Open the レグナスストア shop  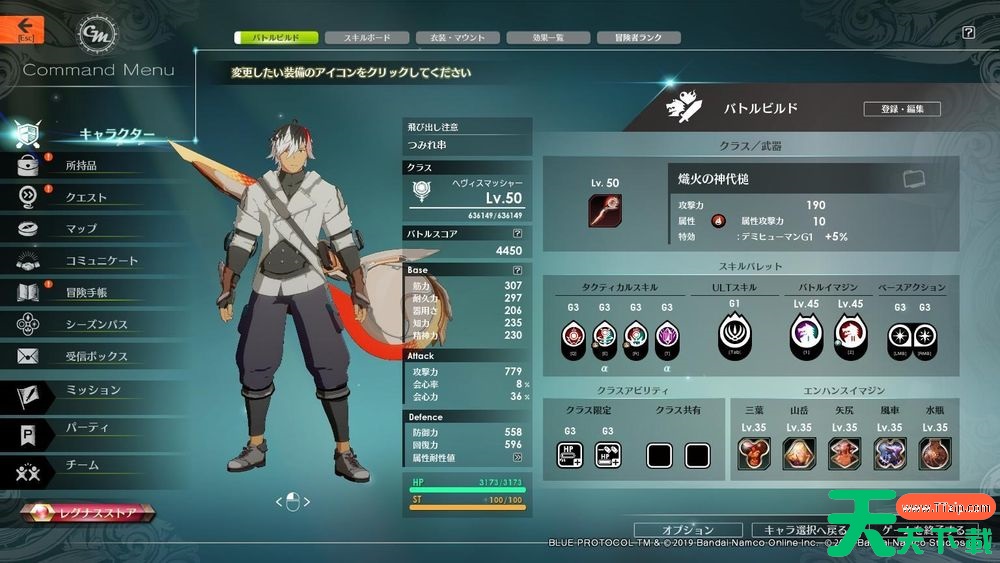tap(88, 512)
